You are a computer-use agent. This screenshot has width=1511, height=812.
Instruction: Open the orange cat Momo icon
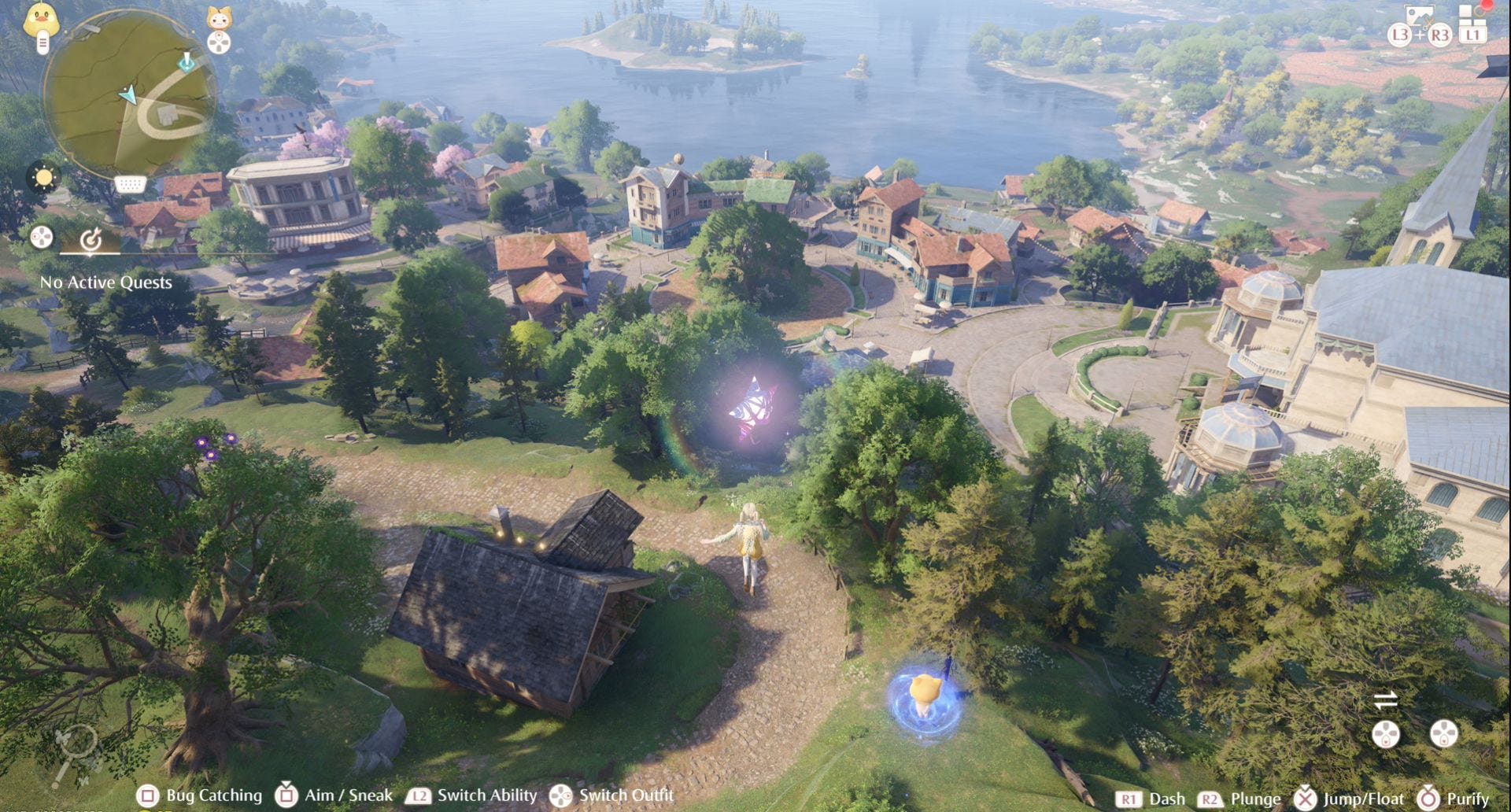click(x=219, y=19)
